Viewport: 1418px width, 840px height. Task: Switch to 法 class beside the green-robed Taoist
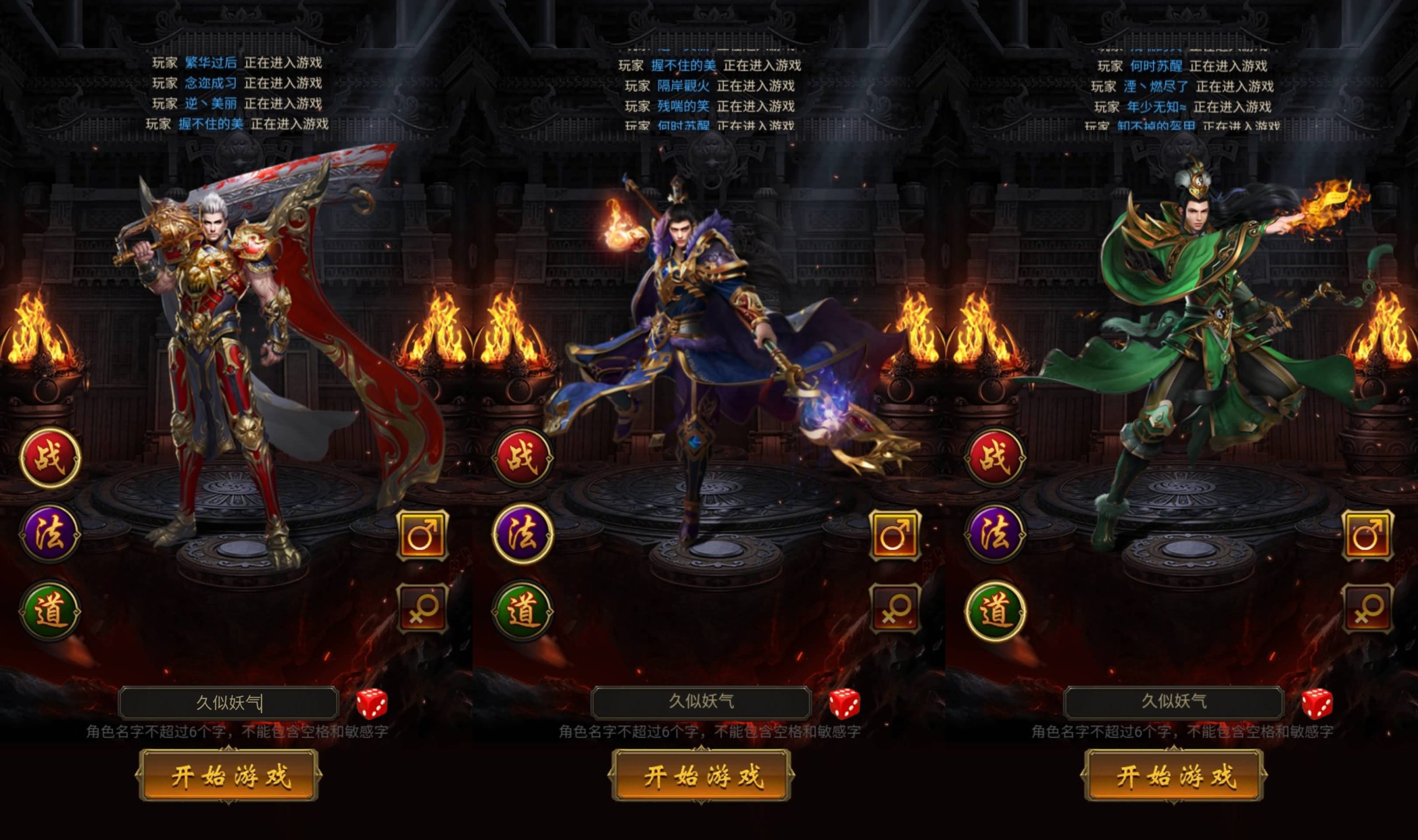[995, 534]
